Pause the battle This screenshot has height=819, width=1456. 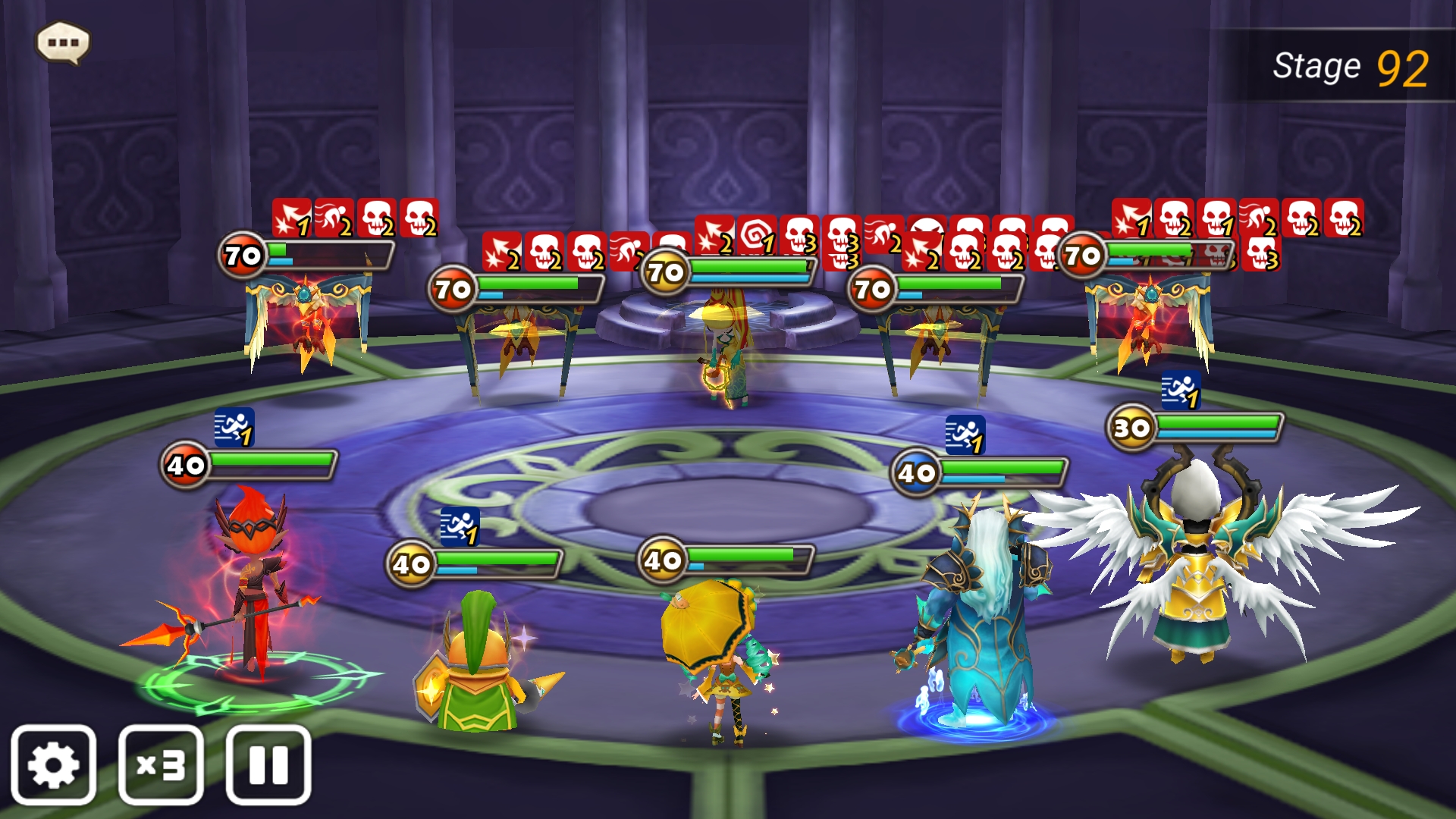tap(268, 764)
